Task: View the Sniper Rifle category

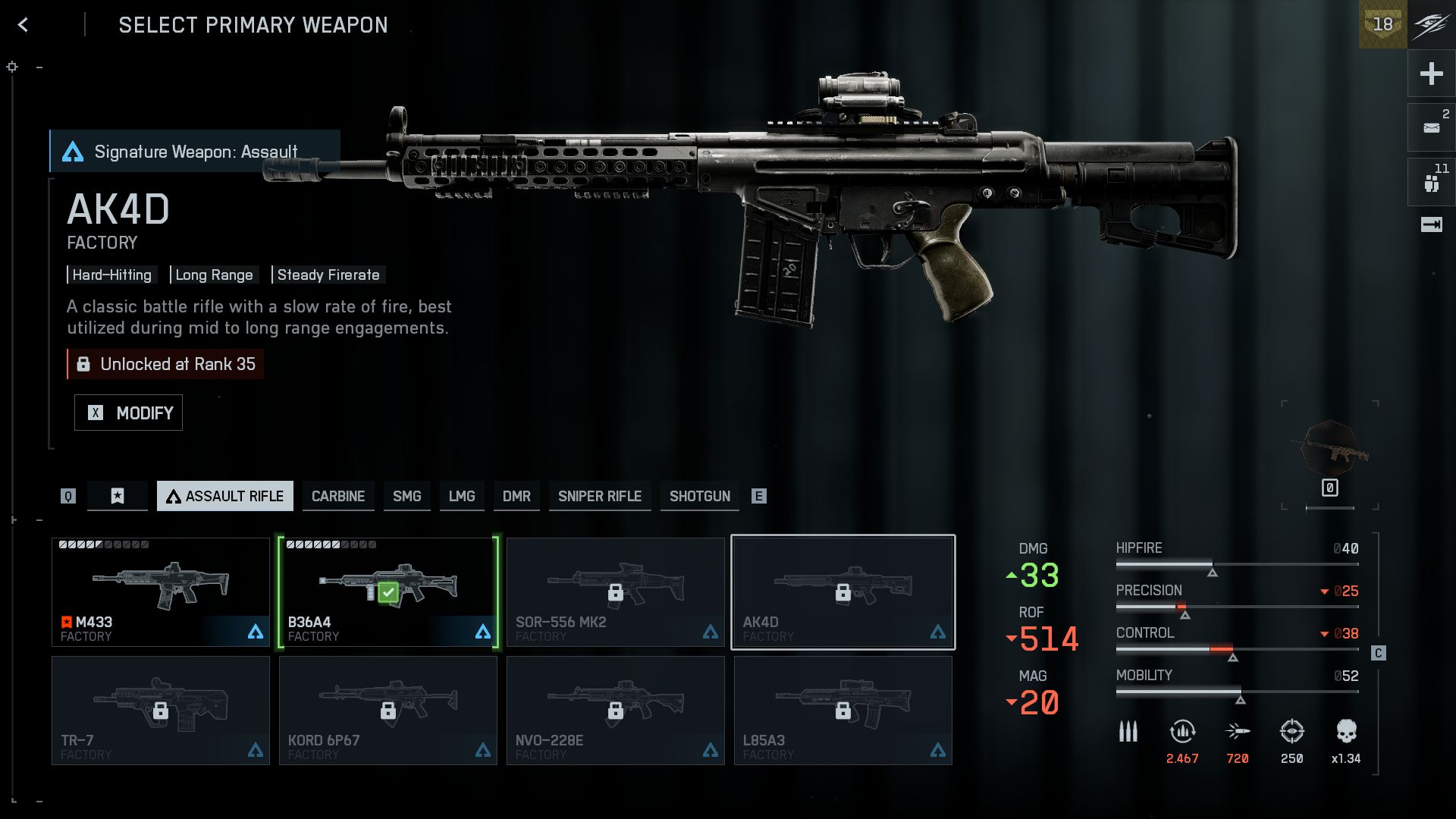Action: click(600, 496)
